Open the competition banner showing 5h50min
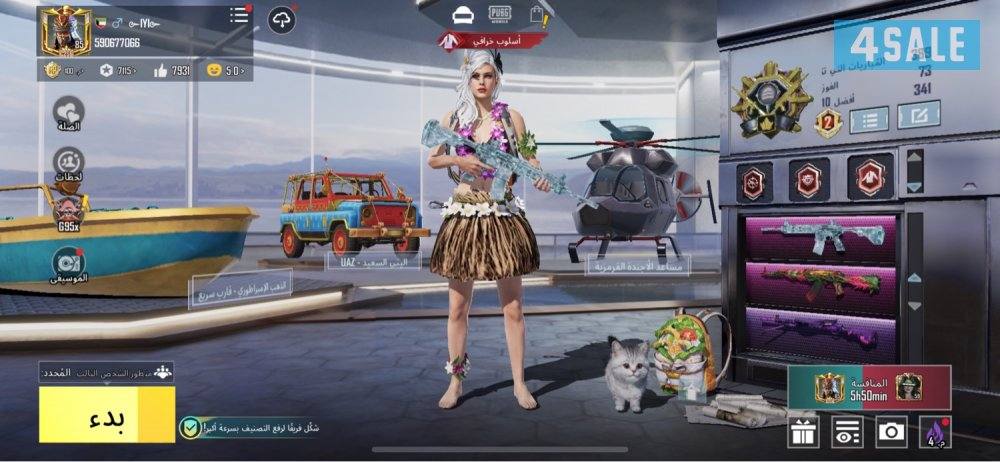Image resolution: width=1000 pixels, height=462 pixels. coord(867,387)
